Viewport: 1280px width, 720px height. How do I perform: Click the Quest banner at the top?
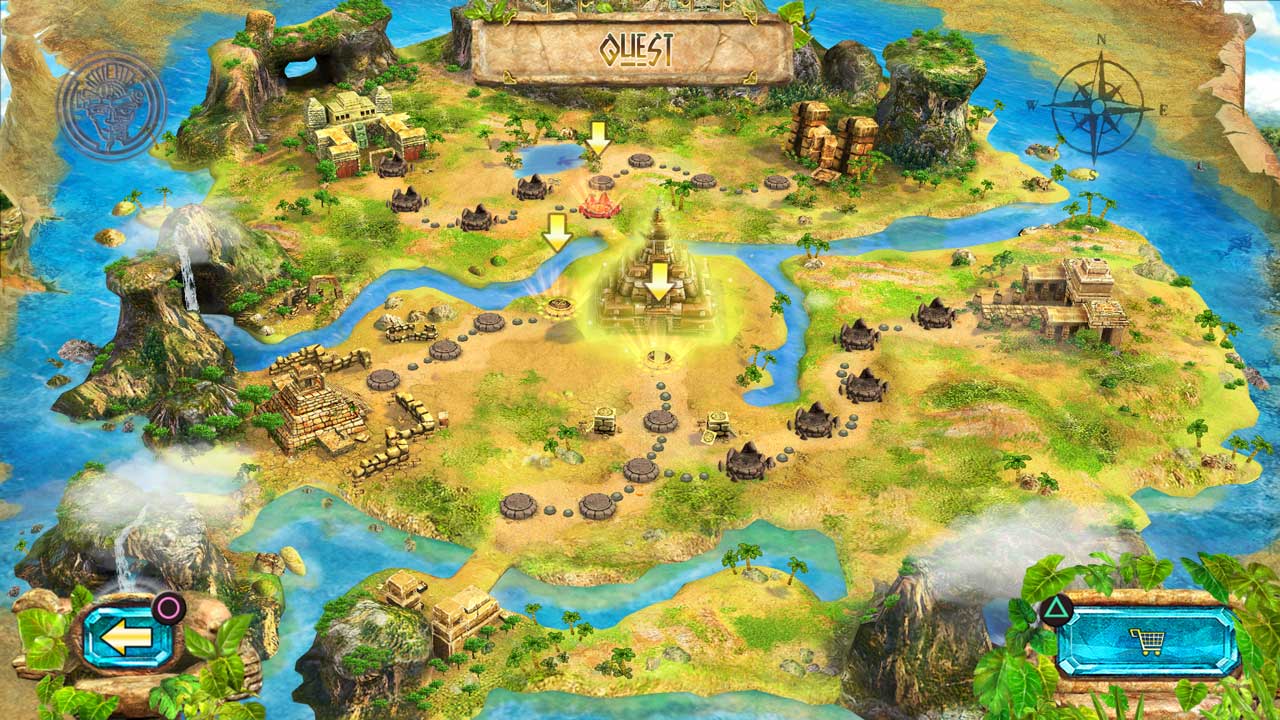point(637,45)
